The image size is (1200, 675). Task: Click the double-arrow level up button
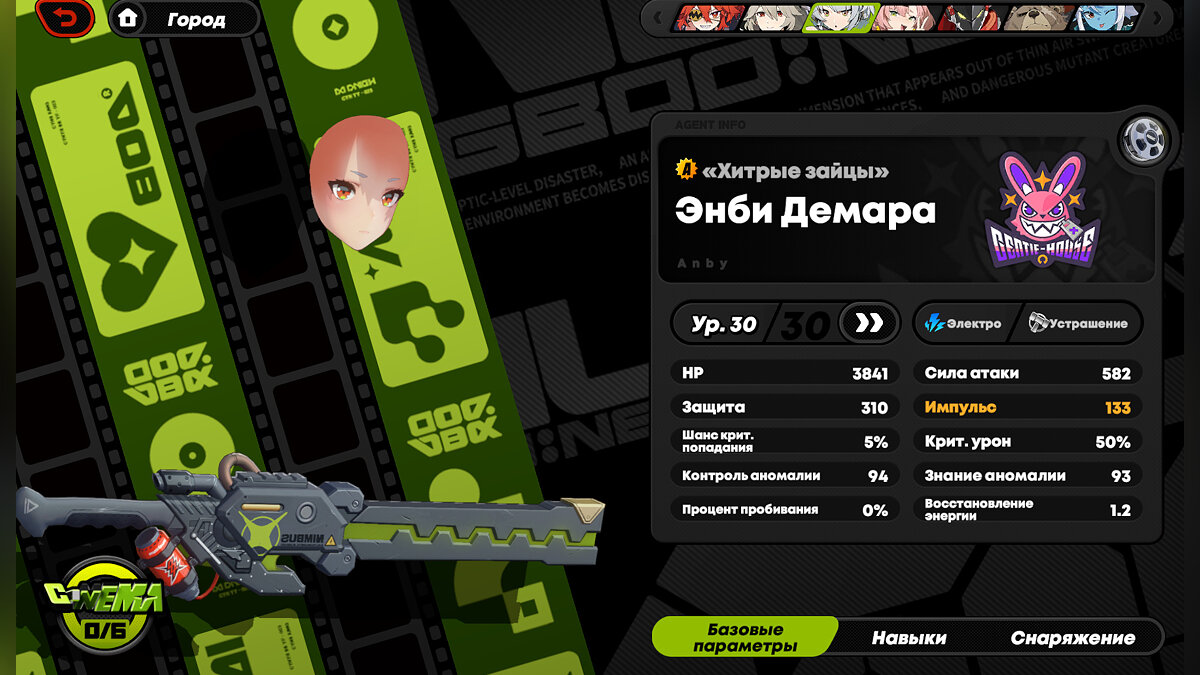click(x=869, y=323)
